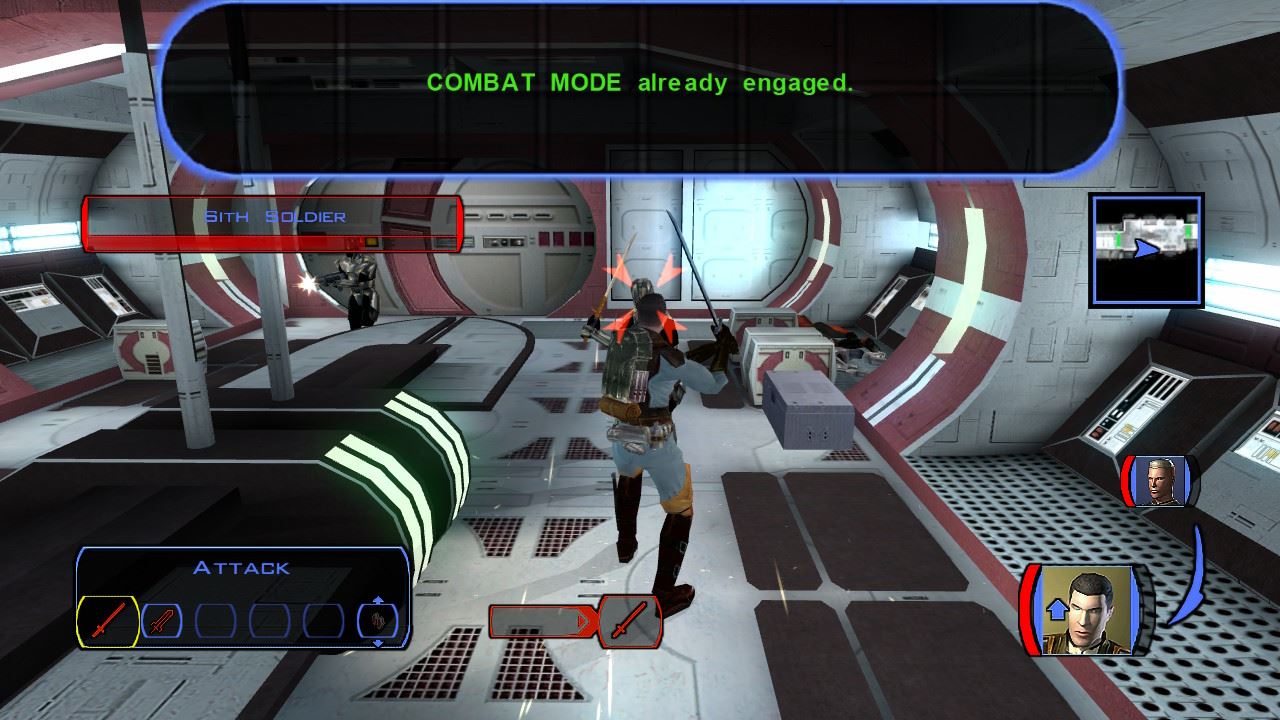This screenshot has height=720, width=1280.
Task: Switch to the grey-haired party member portrait
Action: 1159,481
